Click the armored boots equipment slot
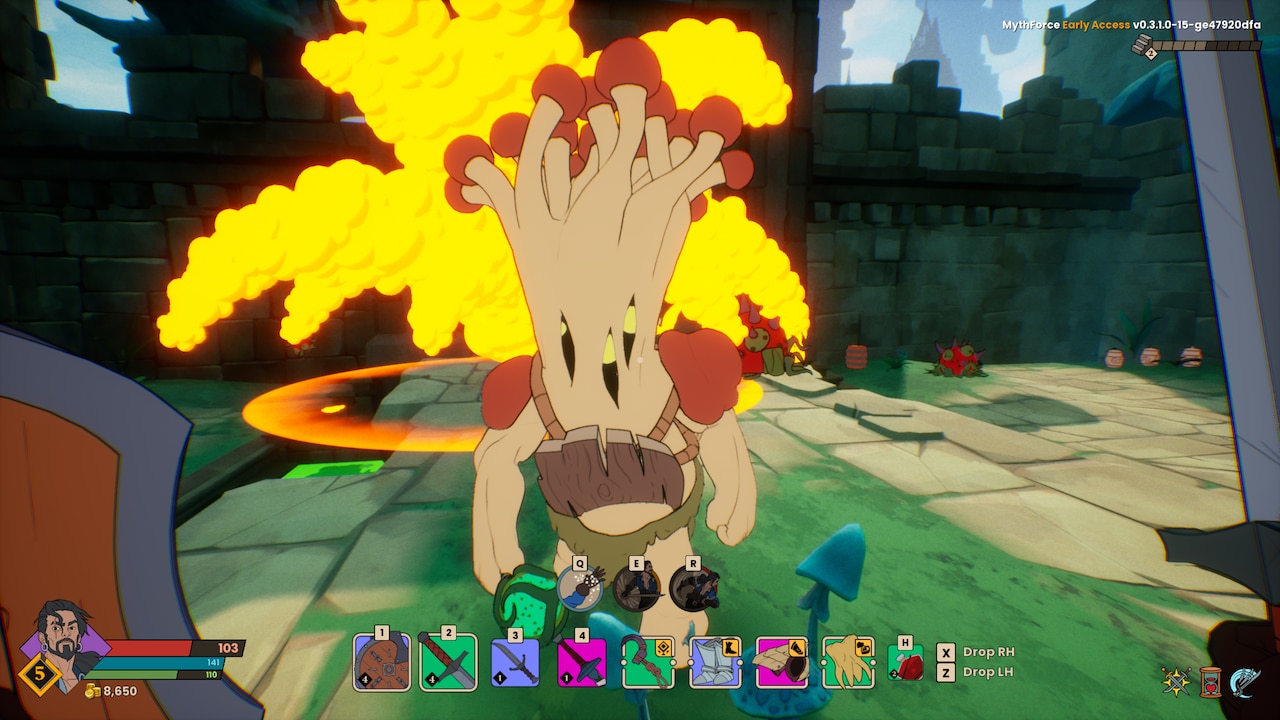Screen dimensions: 1280x720 pos(715,662)
